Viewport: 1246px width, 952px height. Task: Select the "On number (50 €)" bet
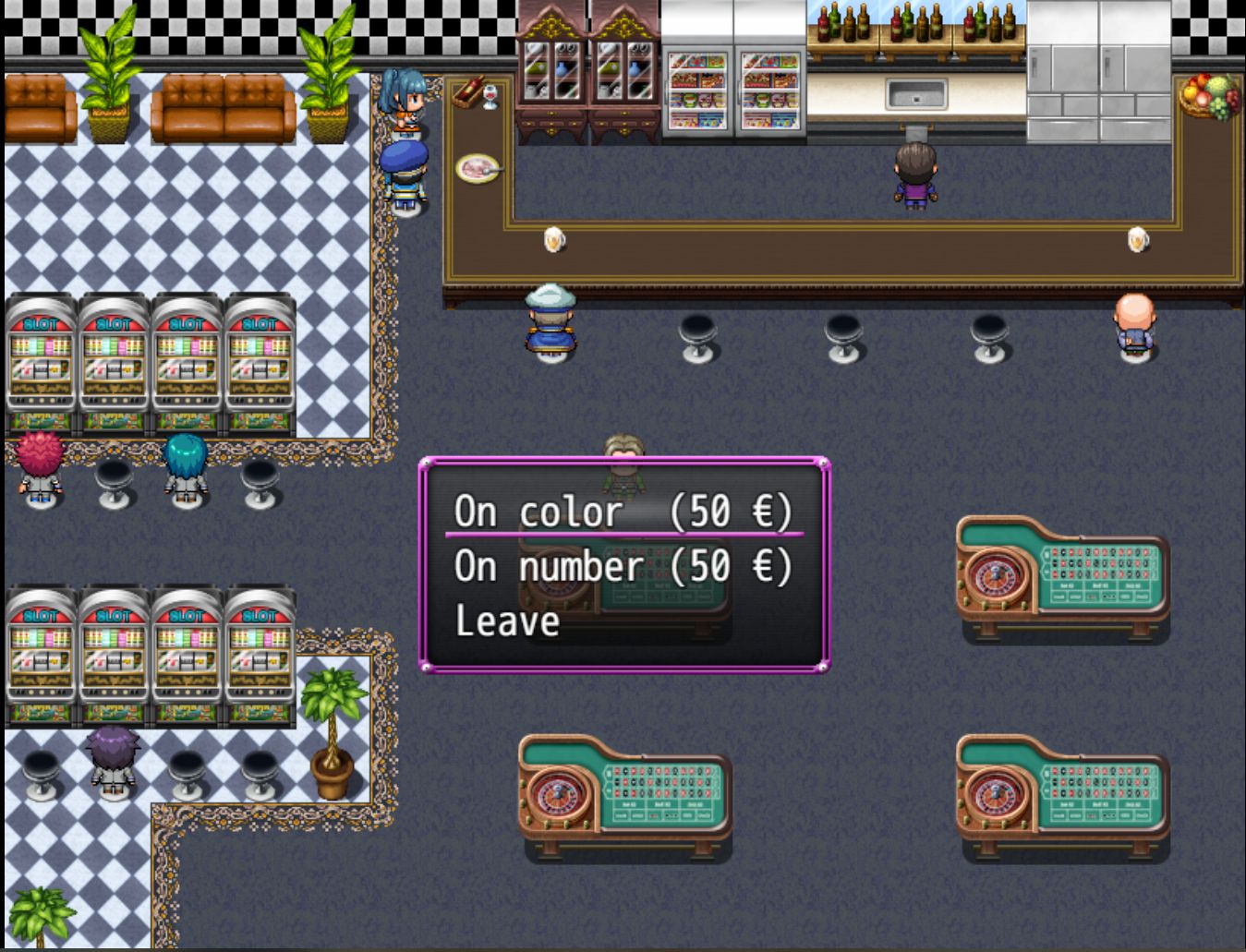[x=623, y=566]
